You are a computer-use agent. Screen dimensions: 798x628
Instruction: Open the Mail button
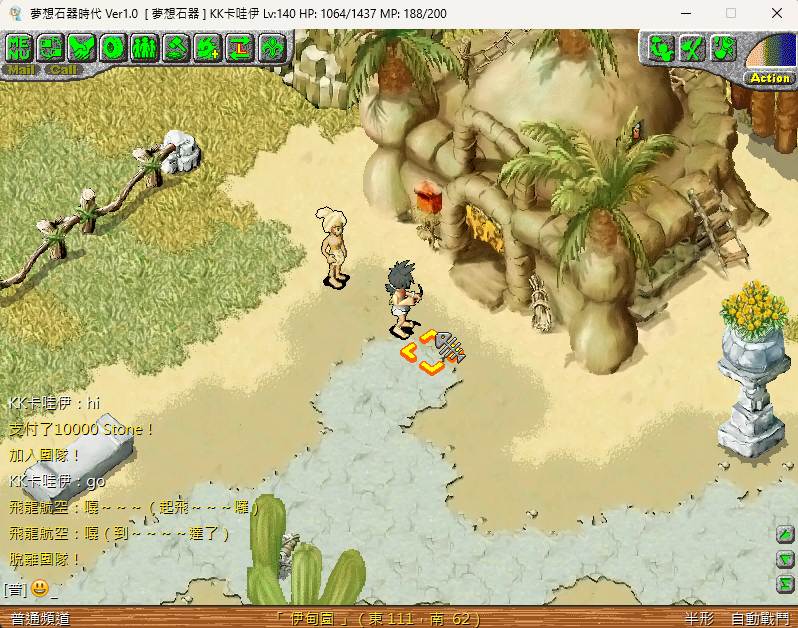pos(22,70)
